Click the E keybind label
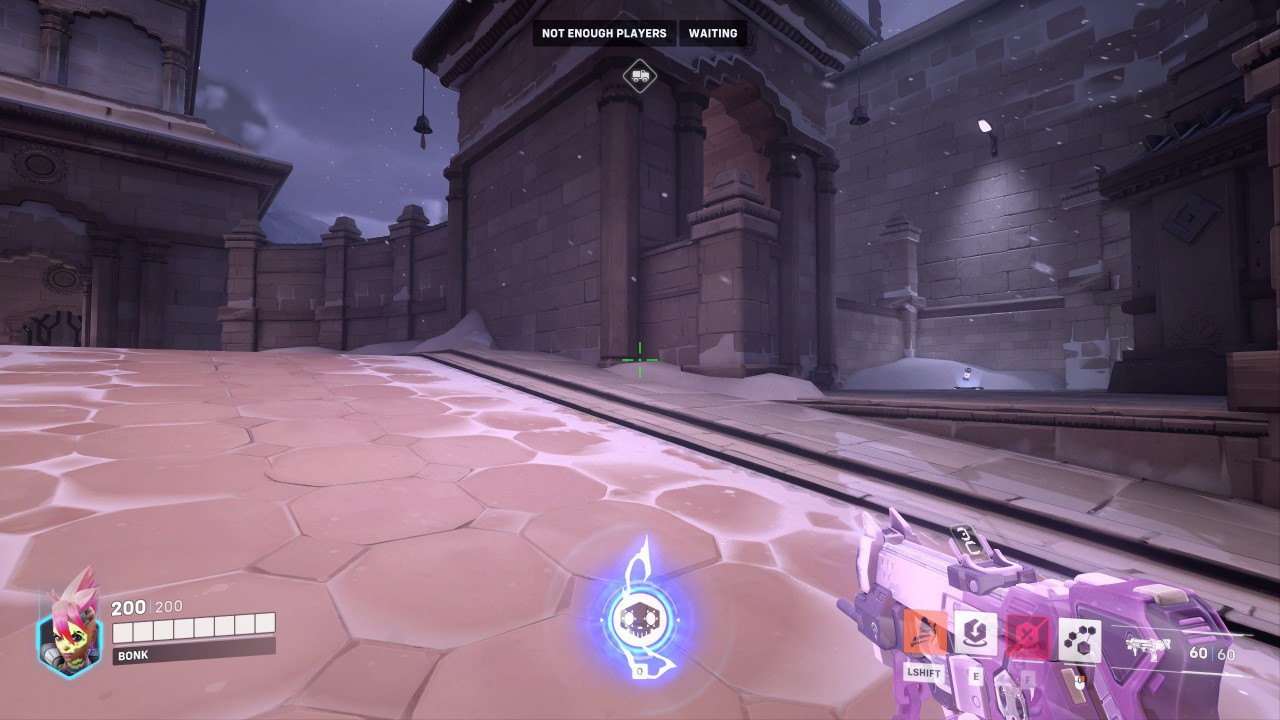 (976, 677)
